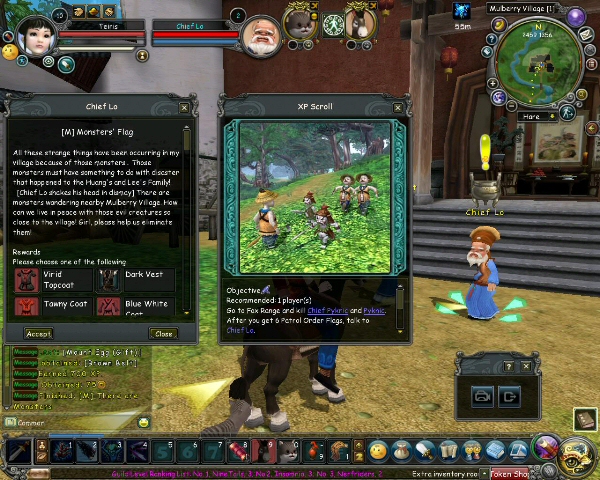Viewport: 600px width, 480px height.
Task: Click the blue buff icon showing 55m
Action: click(x=462, y=10)
